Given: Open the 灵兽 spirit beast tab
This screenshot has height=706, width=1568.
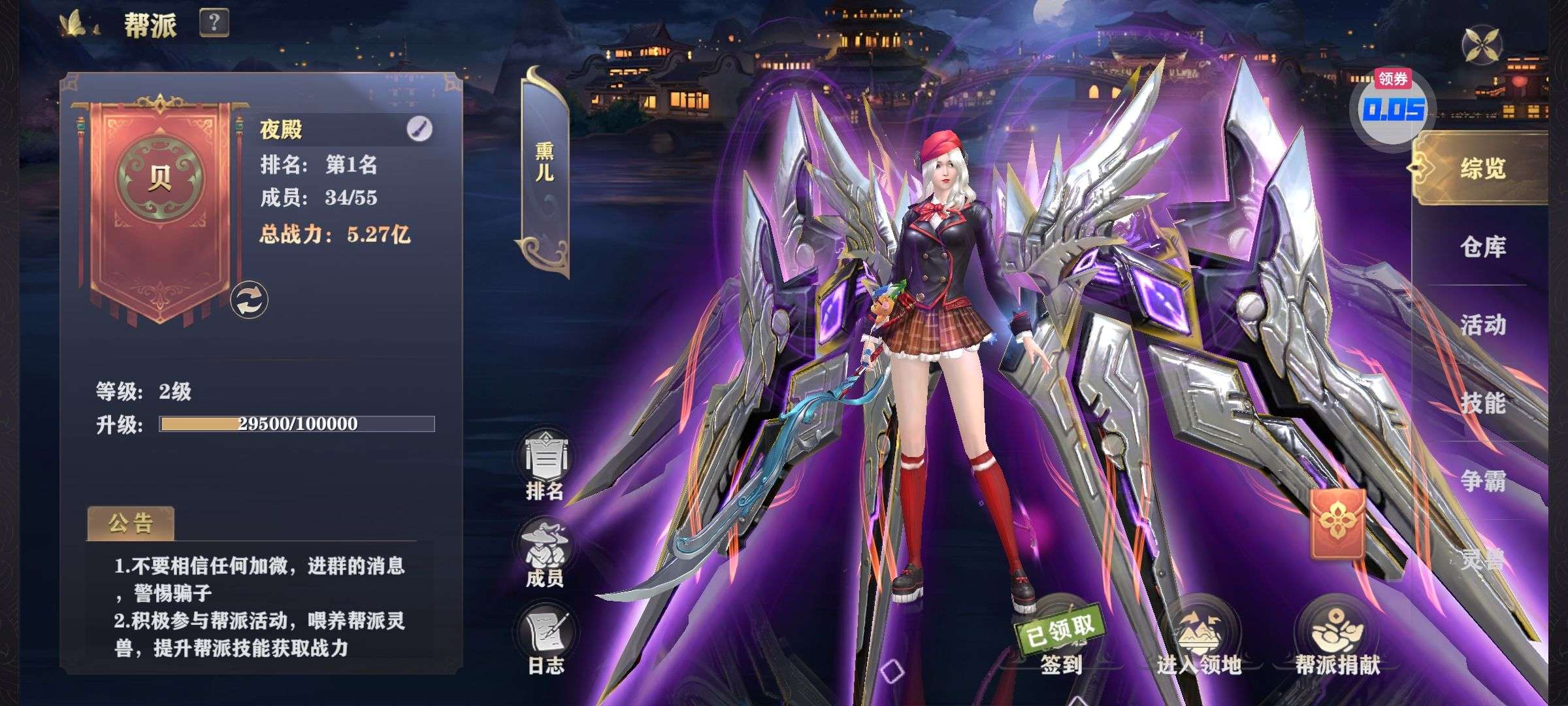Looking at the screenshot, I should tap(1483, 559).
